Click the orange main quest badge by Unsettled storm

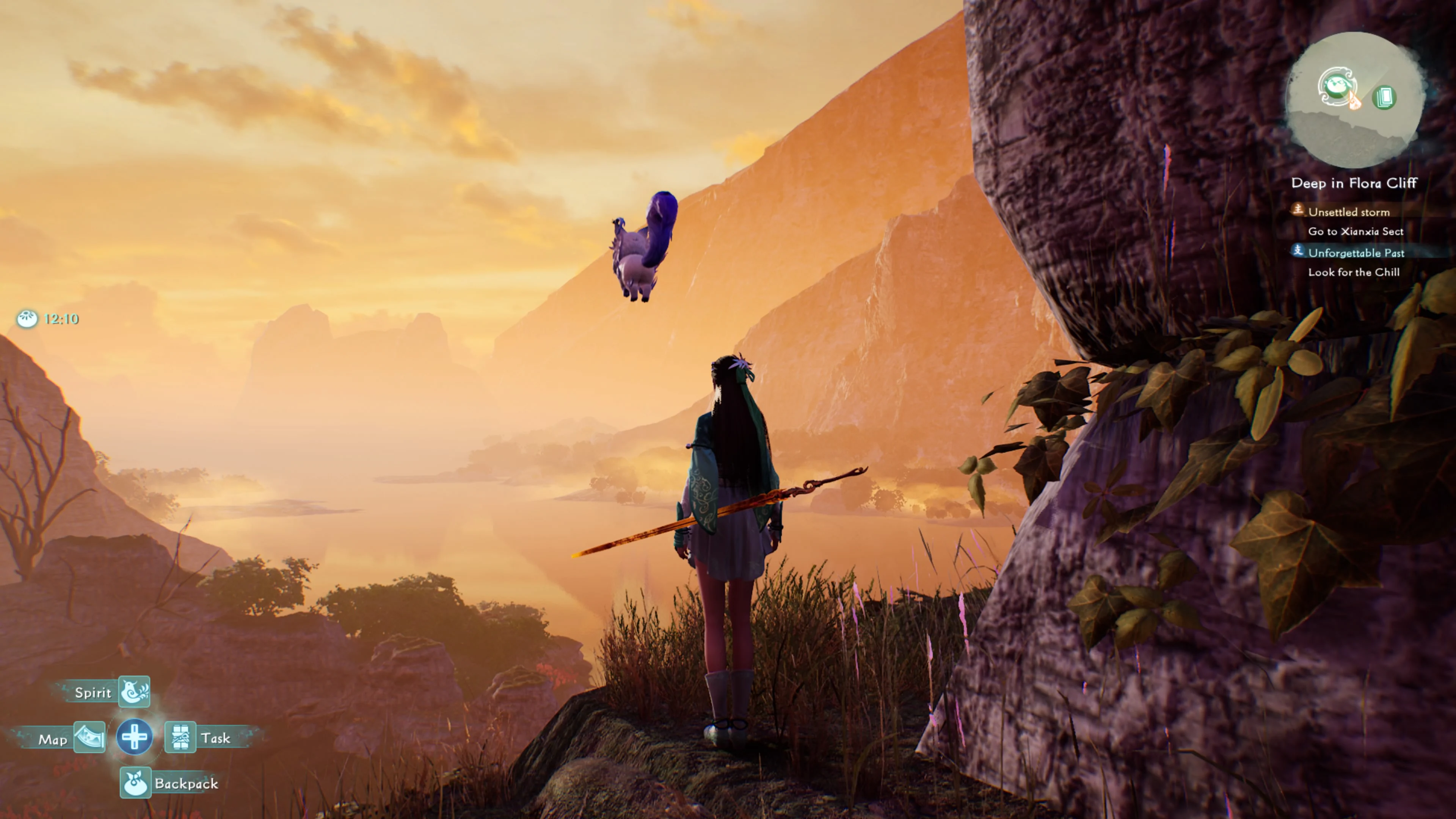pos(1298,212)
